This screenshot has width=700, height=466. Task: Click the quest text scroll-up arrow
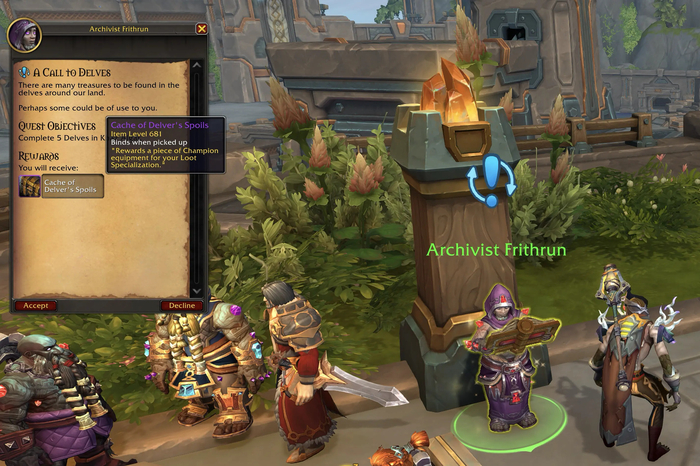coord(197,66)
